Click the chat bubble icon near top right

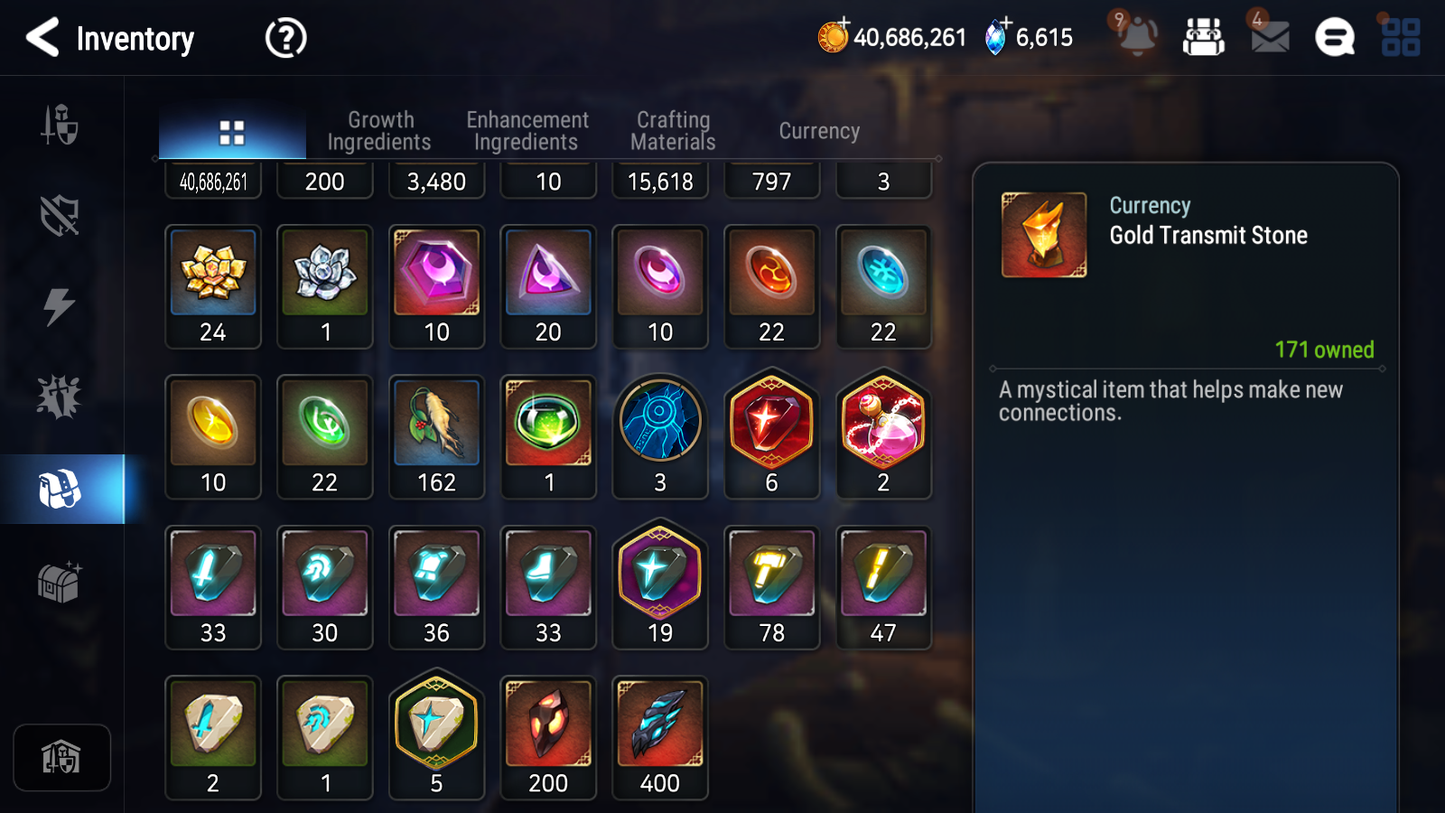point(1334,37)
